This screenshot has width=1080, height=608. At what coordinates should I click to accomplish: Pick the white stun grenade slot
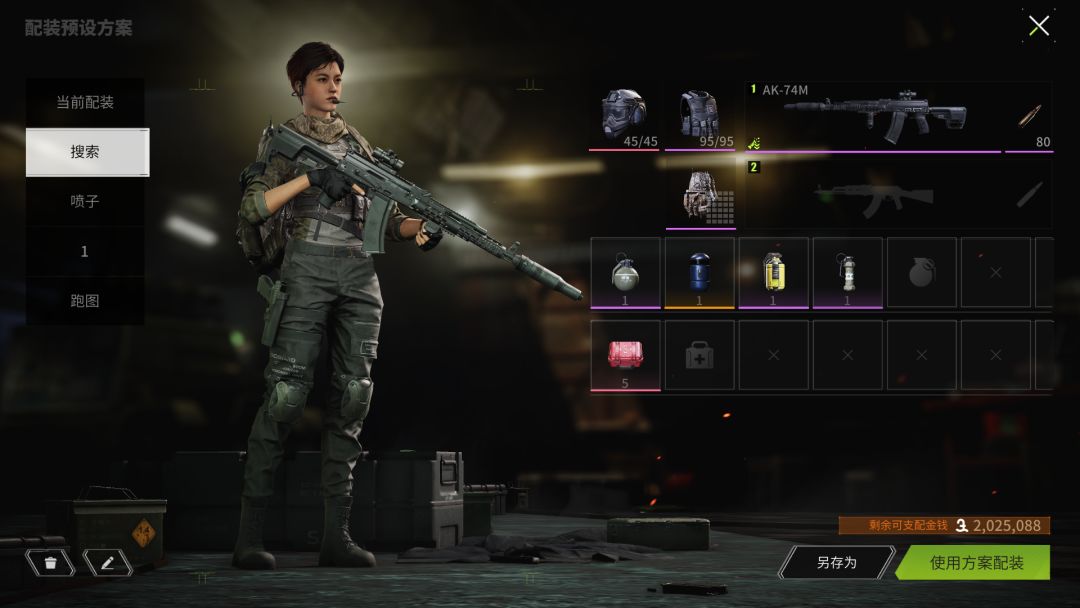pos(847,272)
